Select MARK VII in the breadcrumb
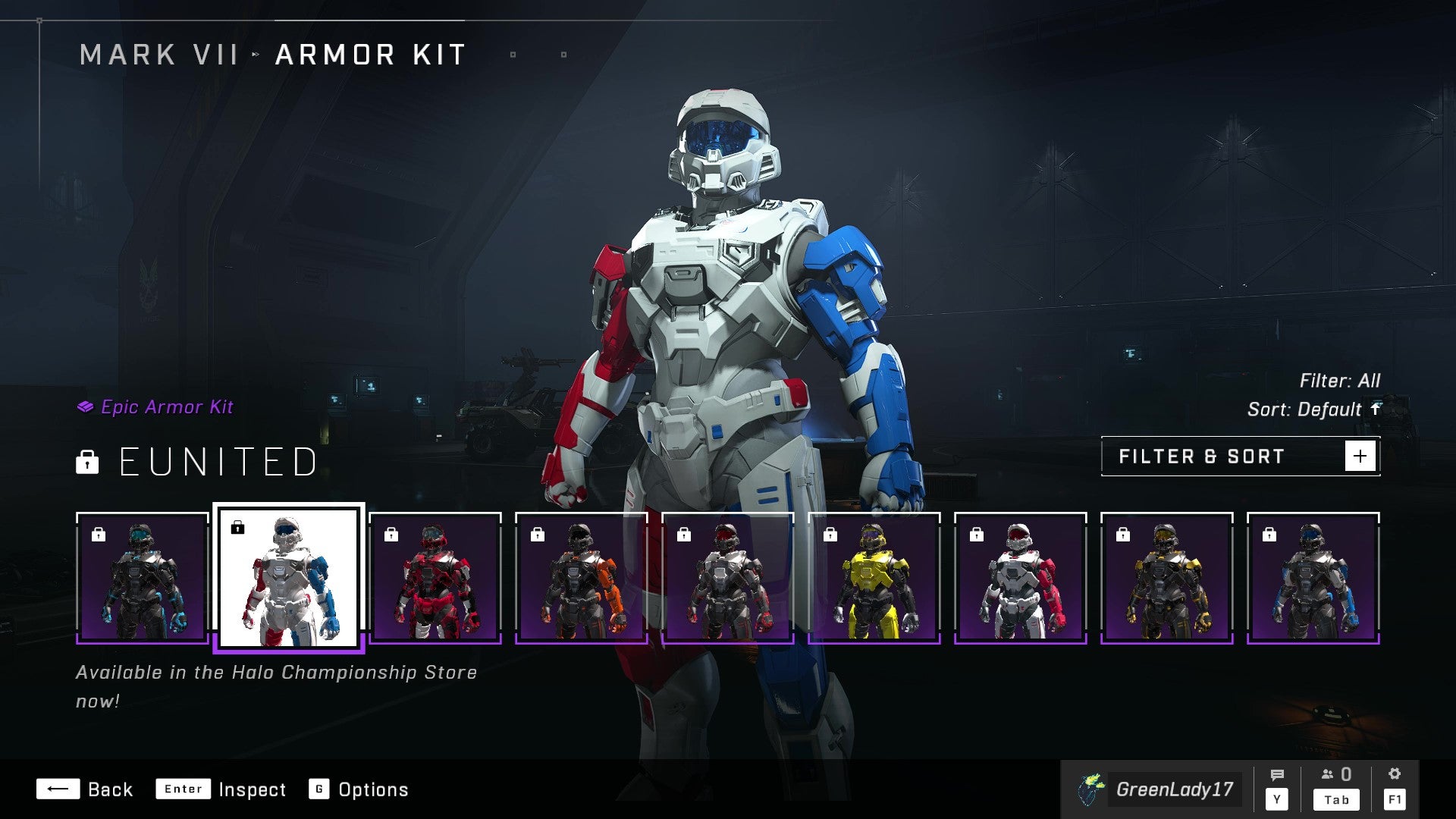Viewport: 1456px width, 819px height. [x=161, y=53]
